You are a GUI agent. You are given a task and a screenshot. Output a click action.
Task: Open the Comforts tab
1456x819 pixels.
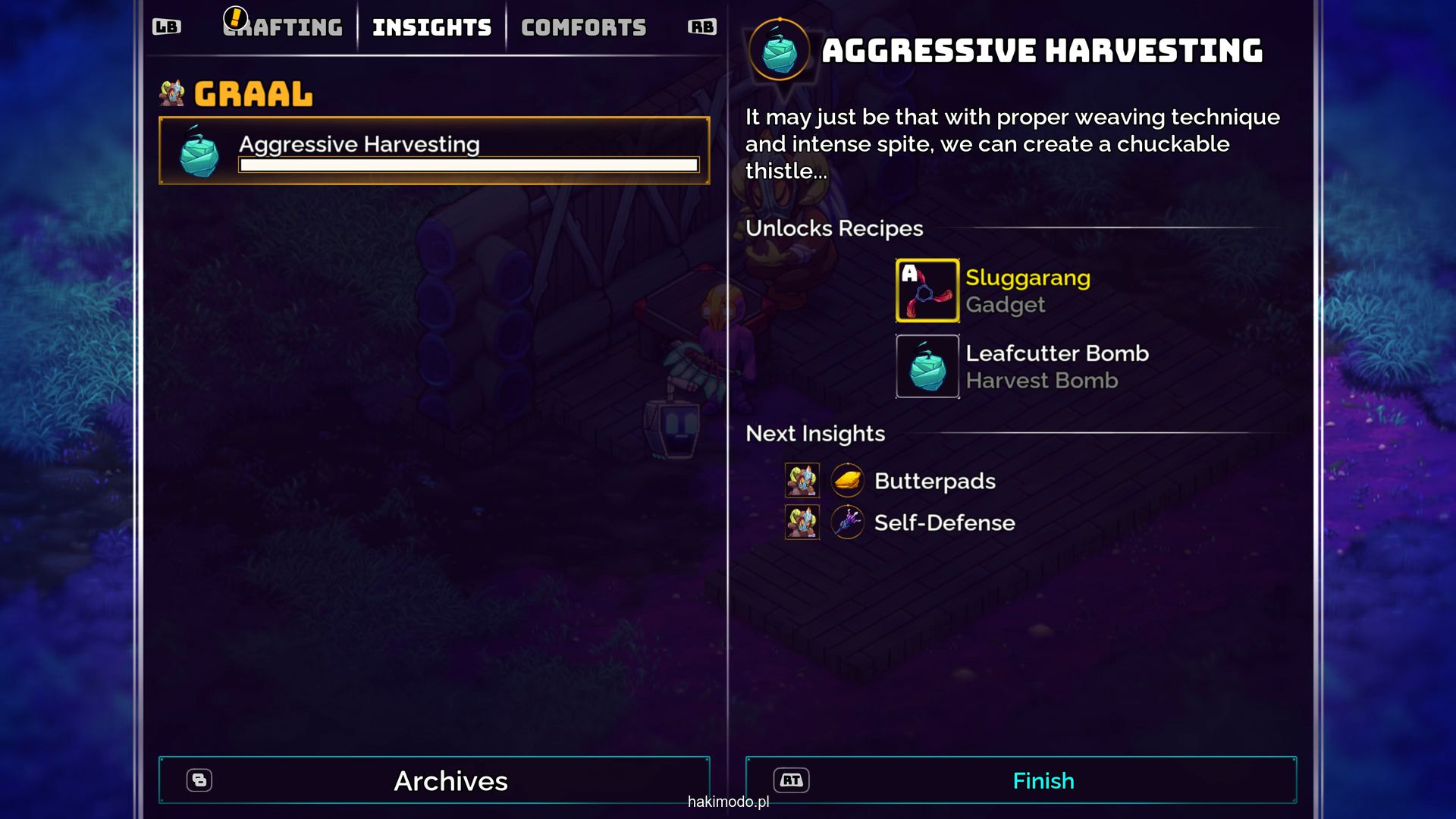[x=583, y=28]
